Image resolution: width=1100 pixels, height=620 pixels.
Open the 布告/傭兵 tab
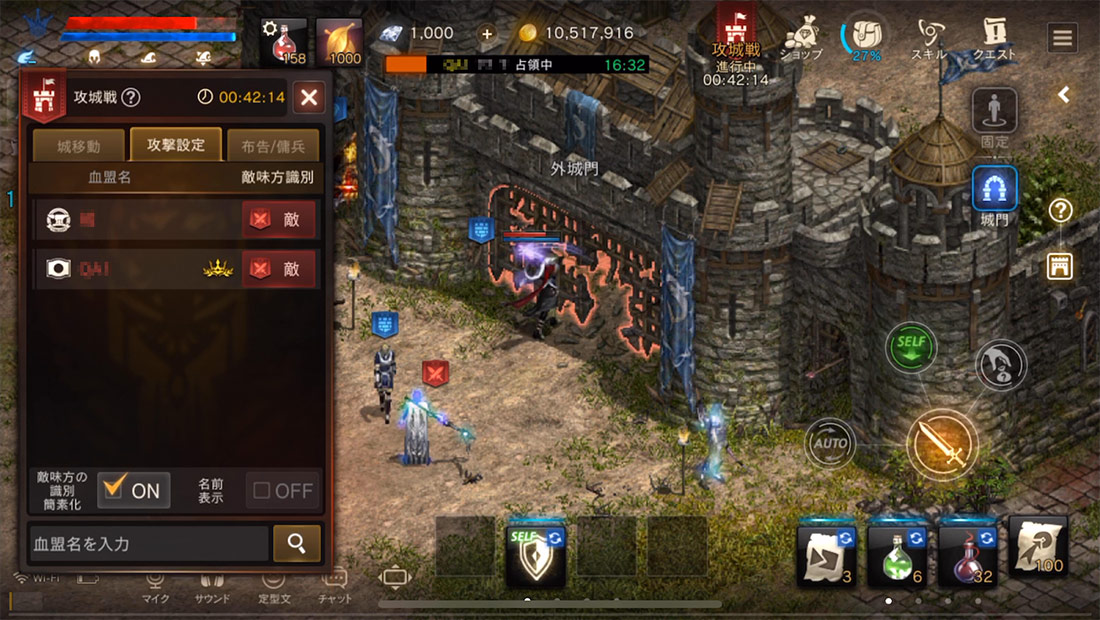click(x=273, y=146)
